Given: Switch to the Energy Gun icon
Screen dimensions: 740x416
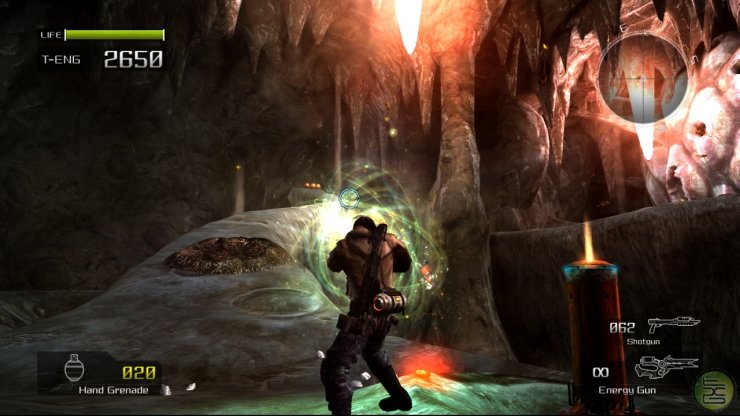Looking at the screenshot, I should coord(663,365).
